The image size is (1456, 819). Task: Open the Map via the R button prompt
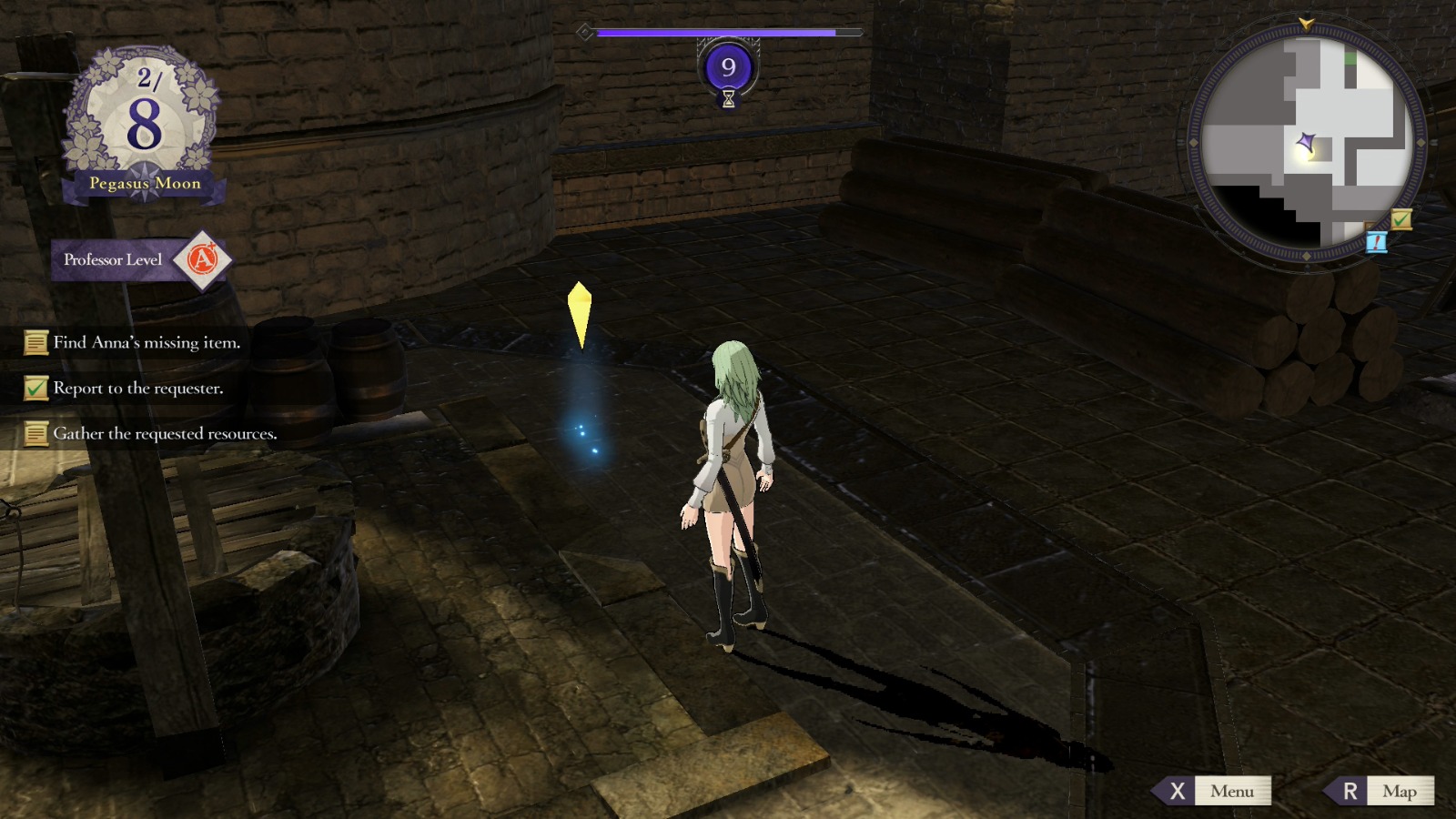[x=1377, y=791]
